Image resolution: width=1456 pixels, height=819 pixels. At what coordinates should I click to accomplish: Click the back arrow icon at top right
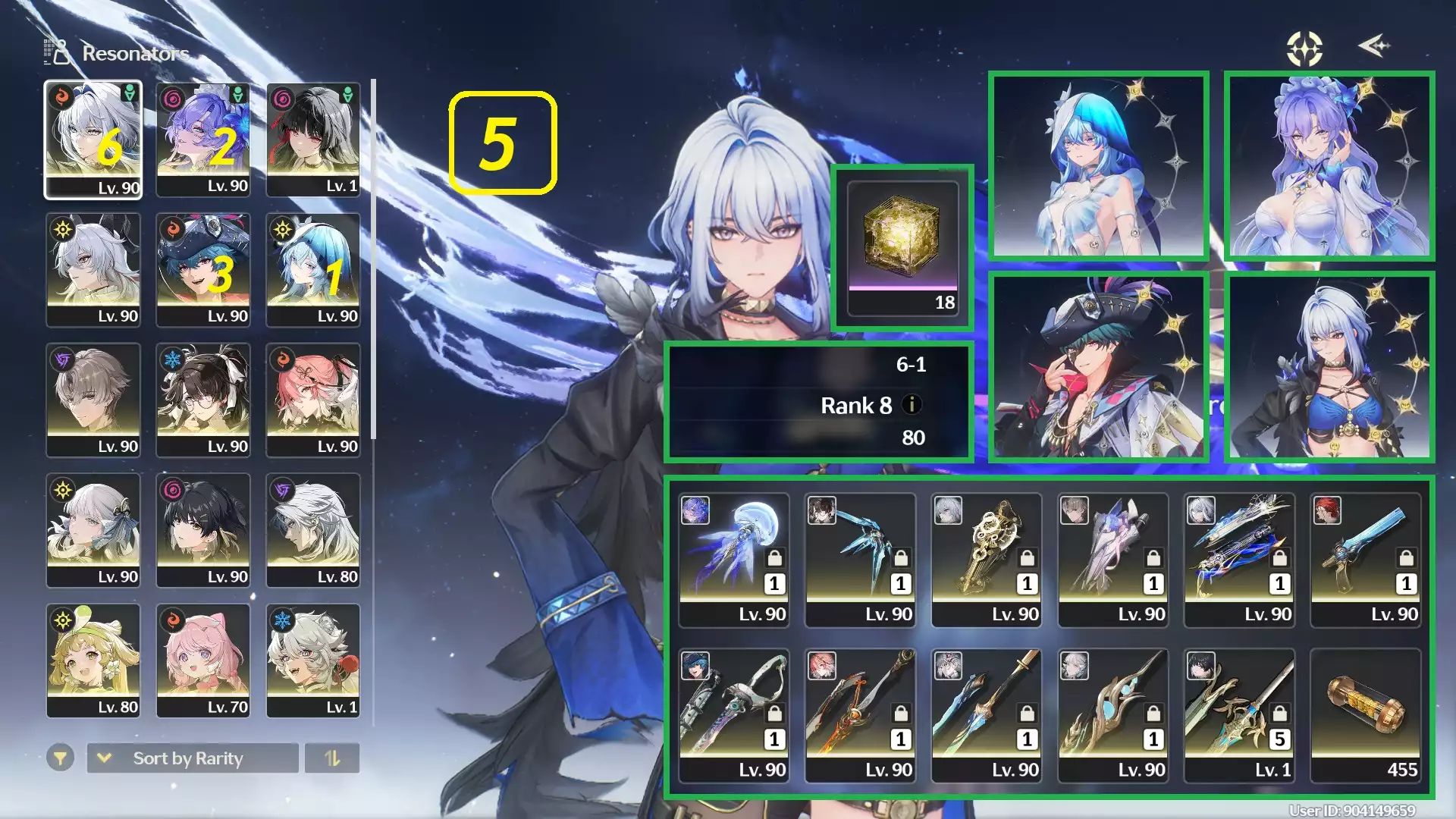click(1374, 47)
